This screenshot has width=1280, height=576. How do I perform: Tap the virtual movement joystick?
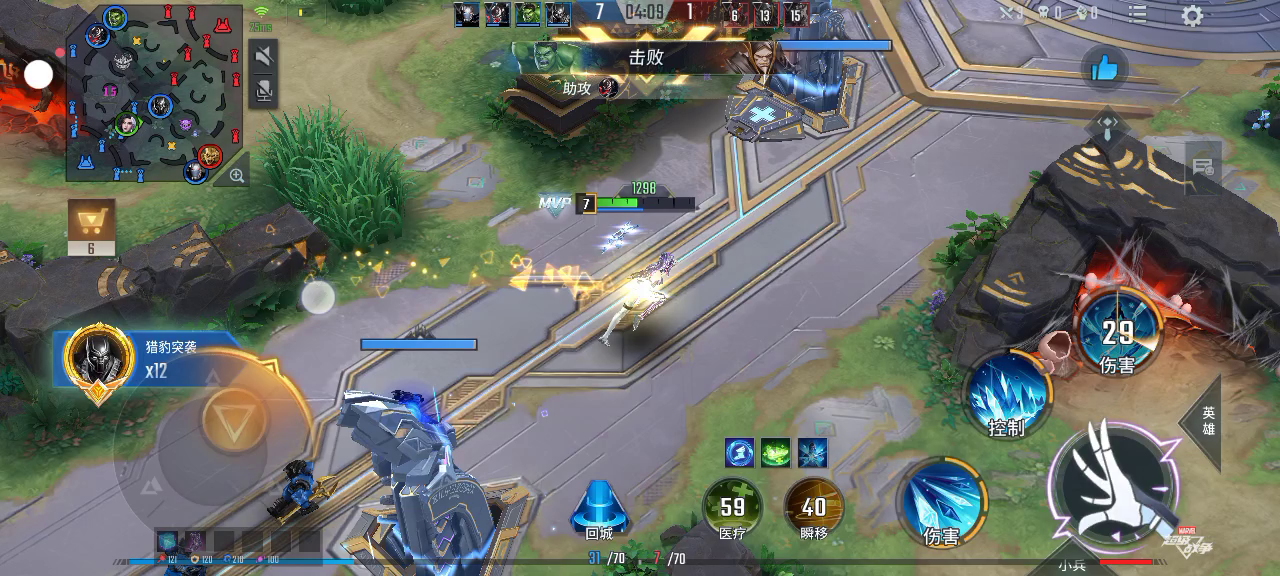click(x=233, y=420)
